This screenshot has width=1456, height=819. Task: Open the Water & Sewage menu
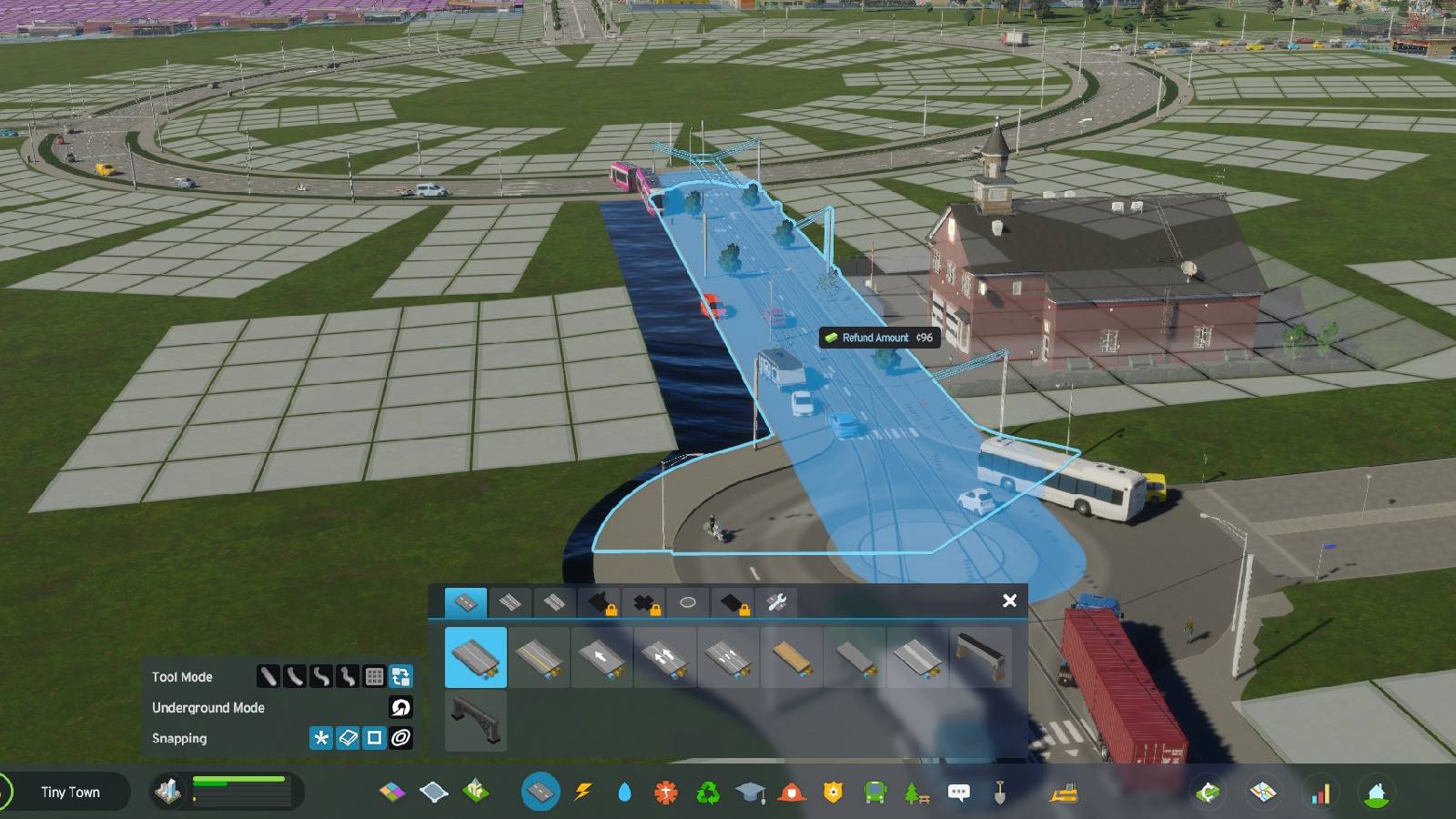tap(624, 792)
